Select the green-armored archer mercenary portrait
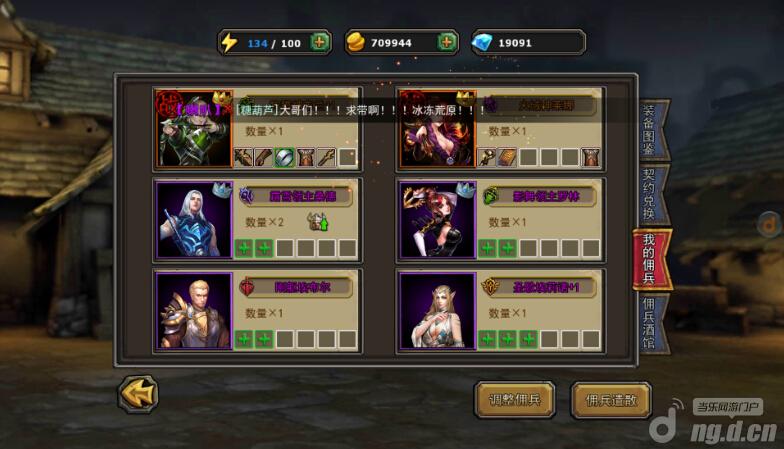Screen dimensions: 784x449 194,130
